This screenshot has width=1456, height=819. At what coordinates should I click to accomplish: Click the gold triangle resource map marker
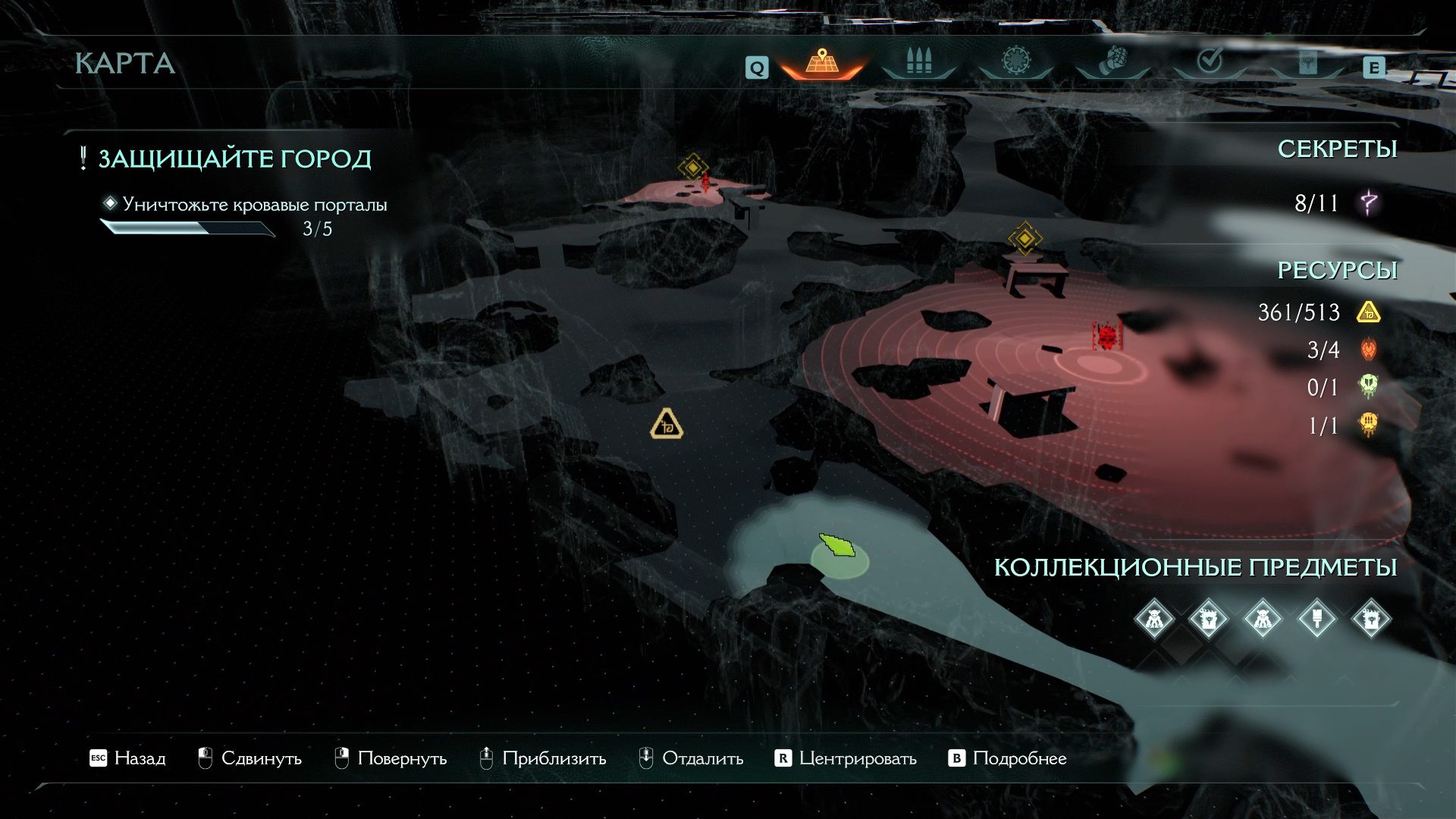pyautogui.click(x=667, y=425)
